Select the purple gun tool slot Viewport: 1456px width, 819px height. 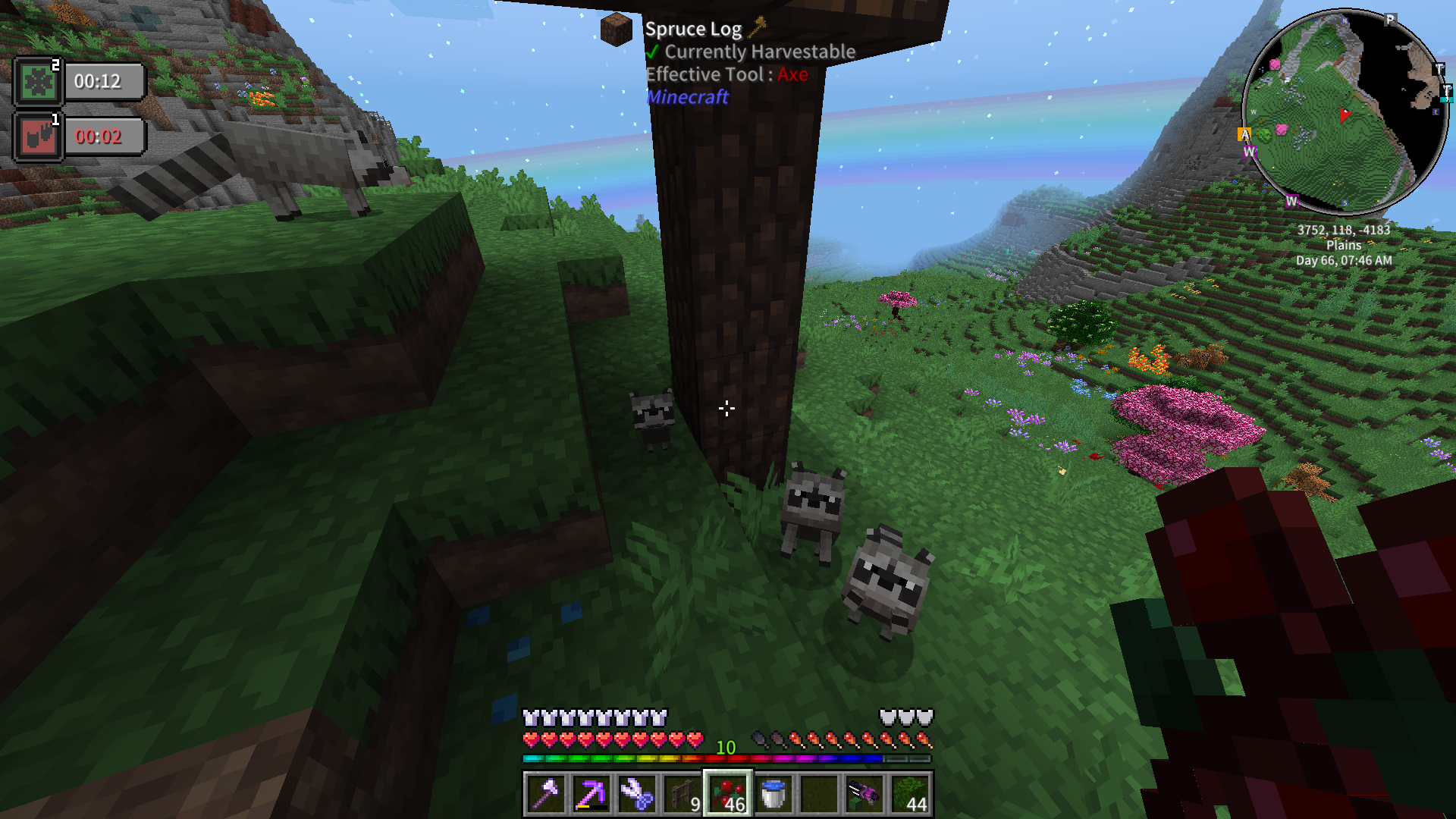[864, 794]
